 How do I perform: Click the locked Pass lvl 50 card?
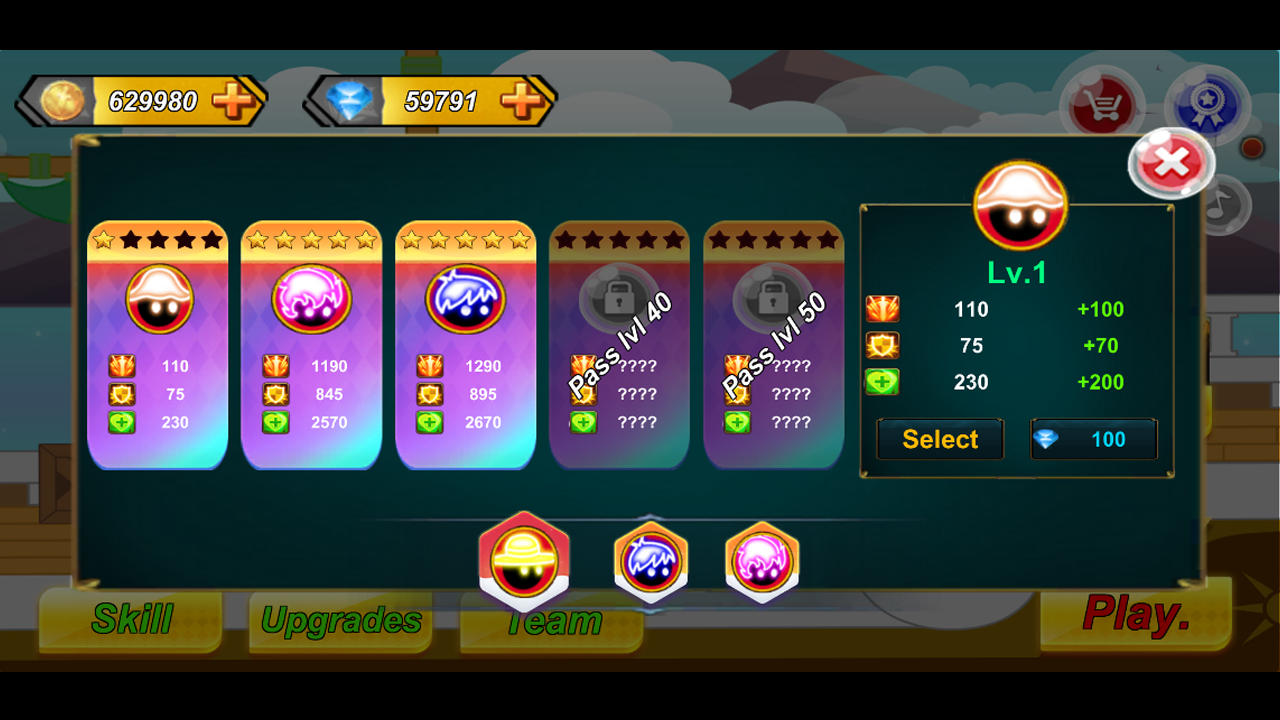tap(773, 345)
